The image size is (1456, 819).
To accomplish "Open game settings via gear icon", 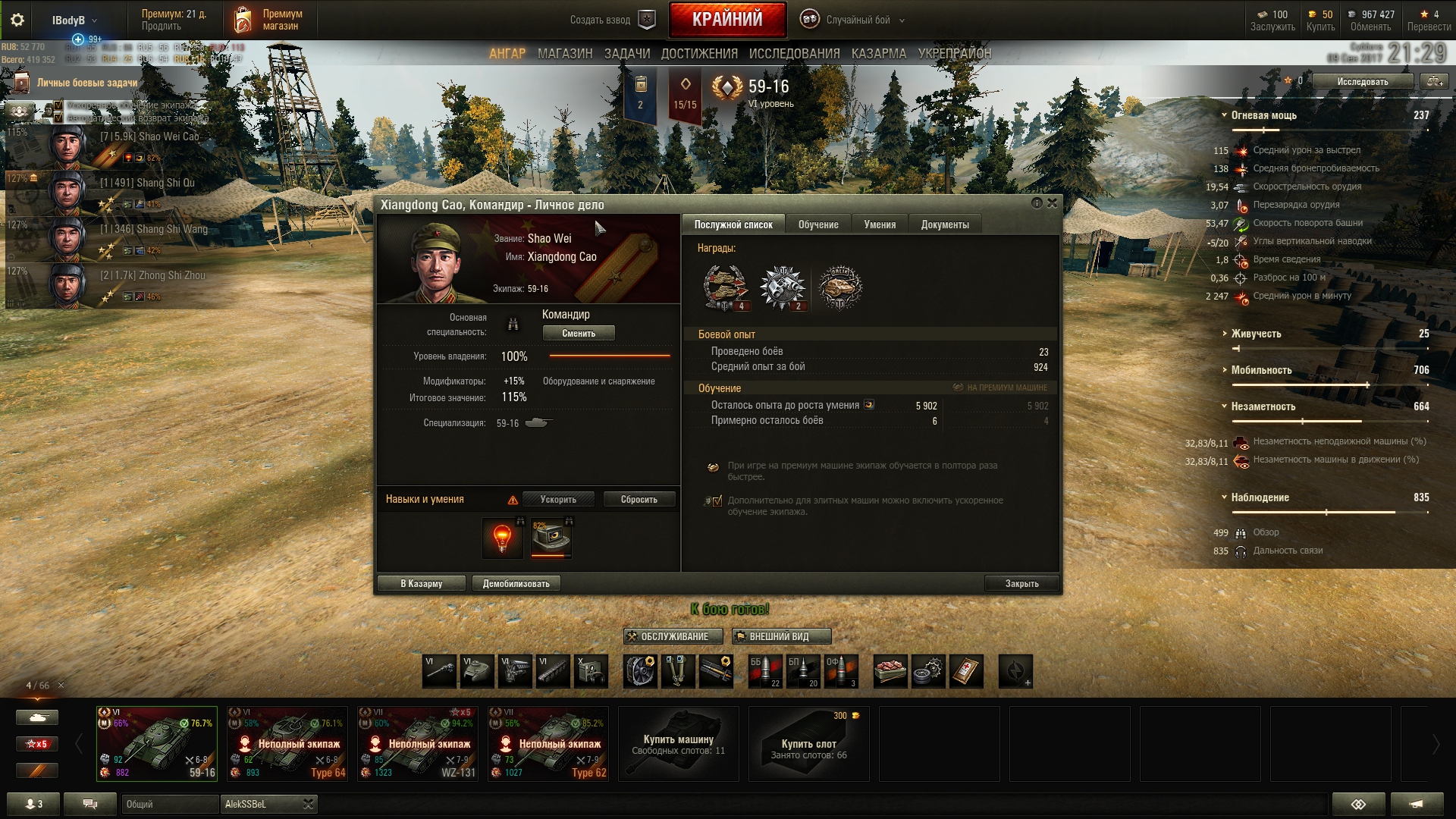I will pos(17,20).
